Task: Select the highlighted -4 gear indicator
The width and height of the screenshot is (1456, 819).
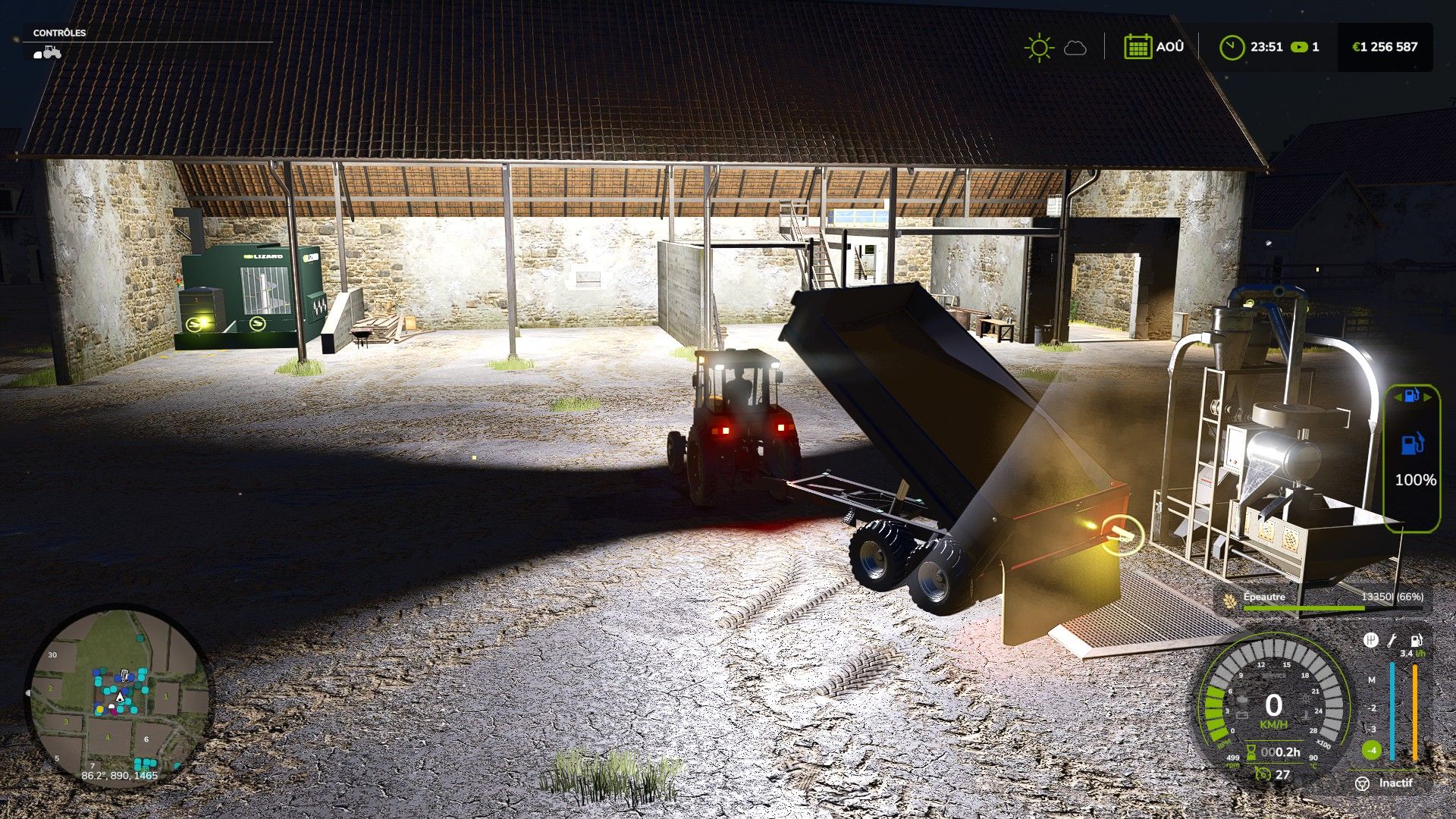Action: point(1372,751)
